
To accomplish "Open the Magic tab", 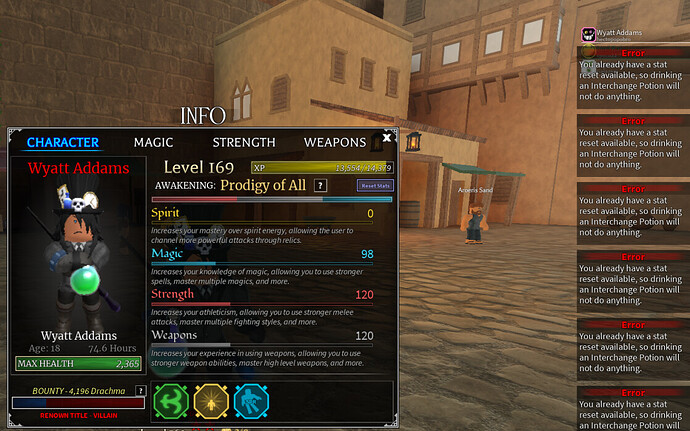I will (x=154, y=143).
